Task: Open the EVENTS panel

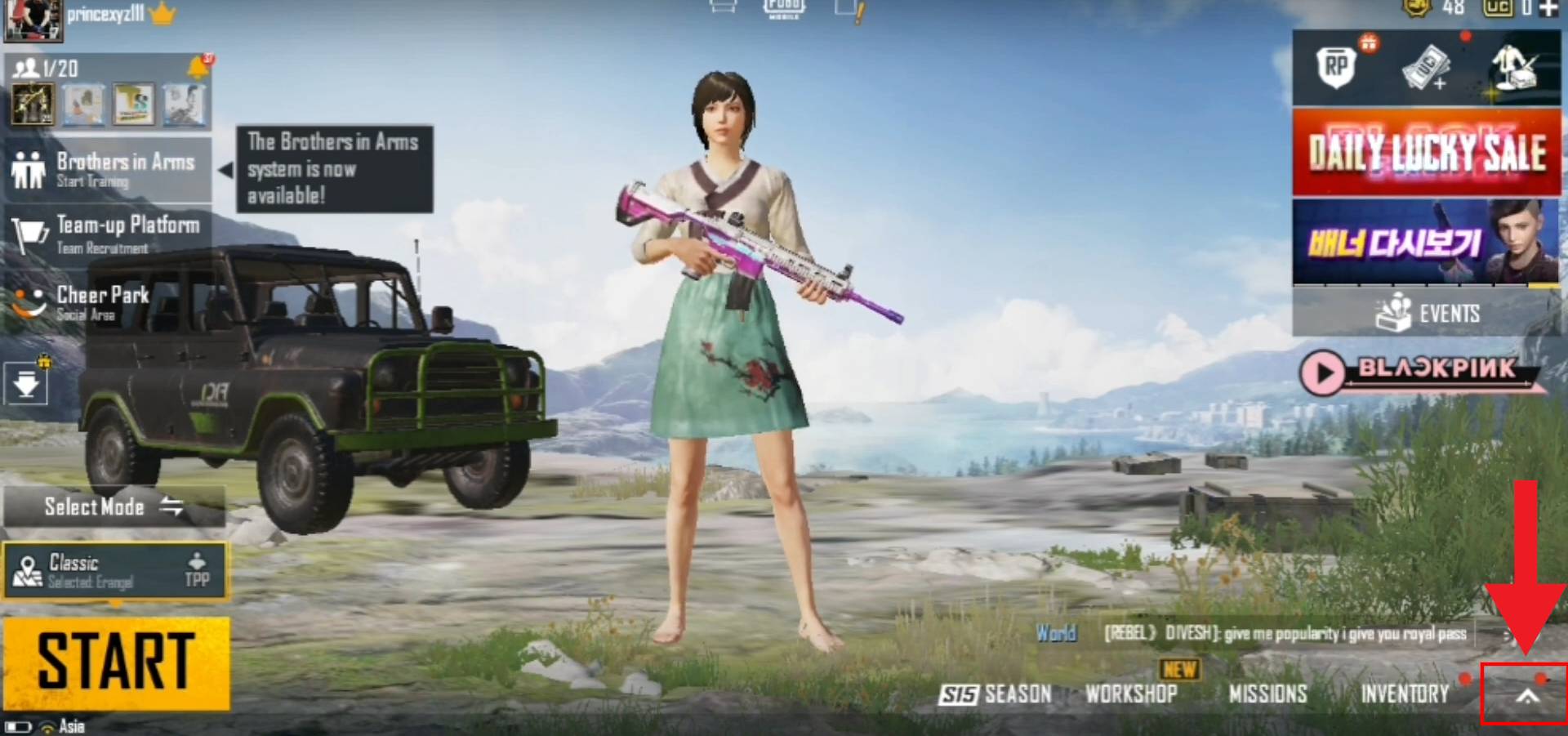Action: 1426,313
